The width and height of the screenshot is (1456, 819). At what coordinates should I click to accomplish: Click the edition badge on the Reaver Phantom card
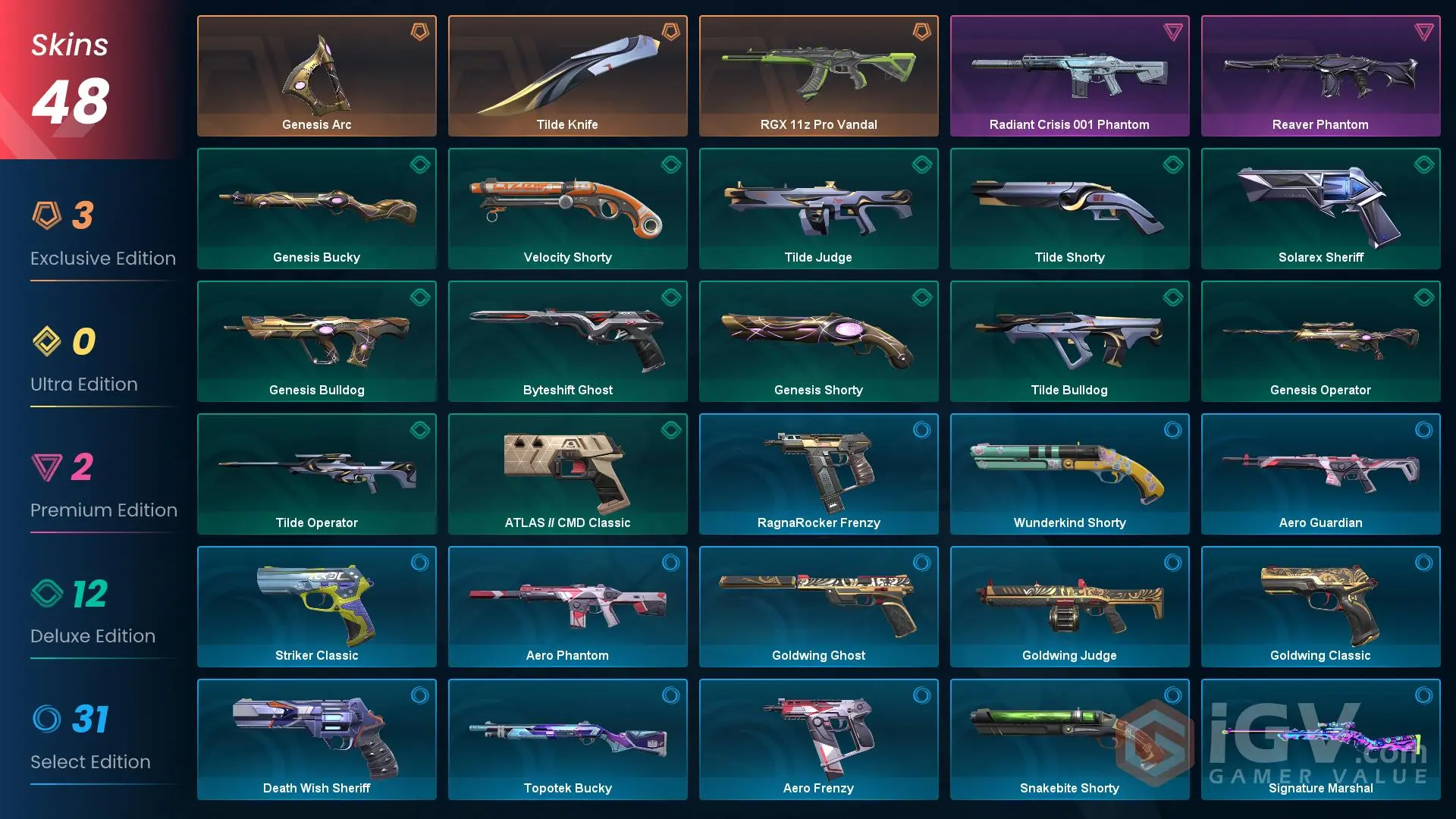point(1425,32)
